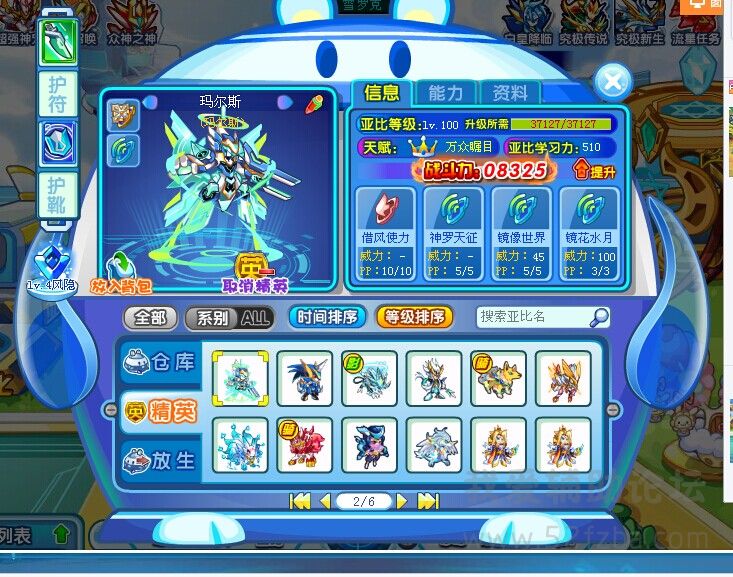Screen dimensions: 733x577
Task: Pick the 镜花水月 skill card
Action: click(588, 229)
